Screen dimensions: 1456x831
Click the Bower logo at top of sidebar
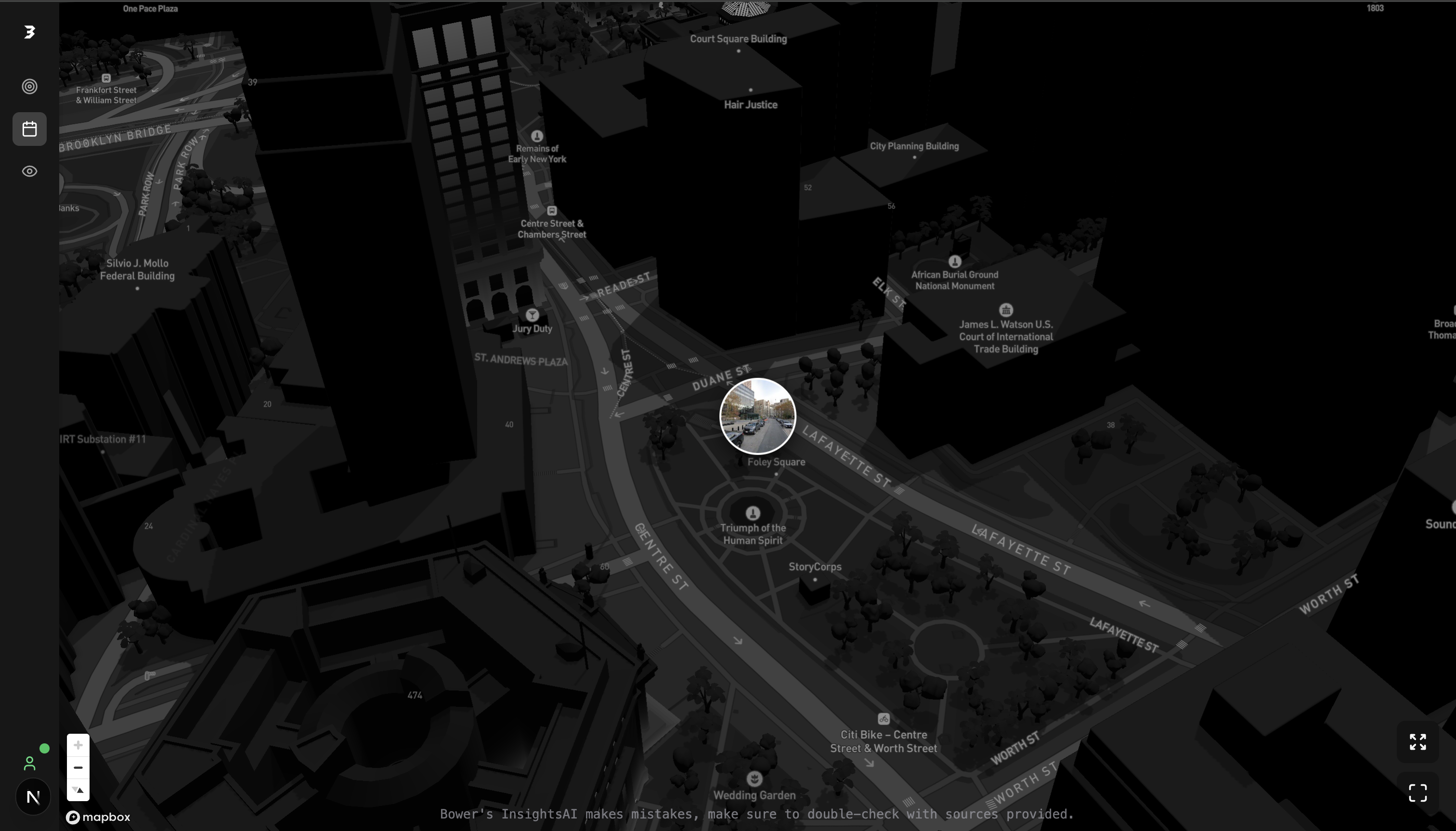(x=29, y=33)
